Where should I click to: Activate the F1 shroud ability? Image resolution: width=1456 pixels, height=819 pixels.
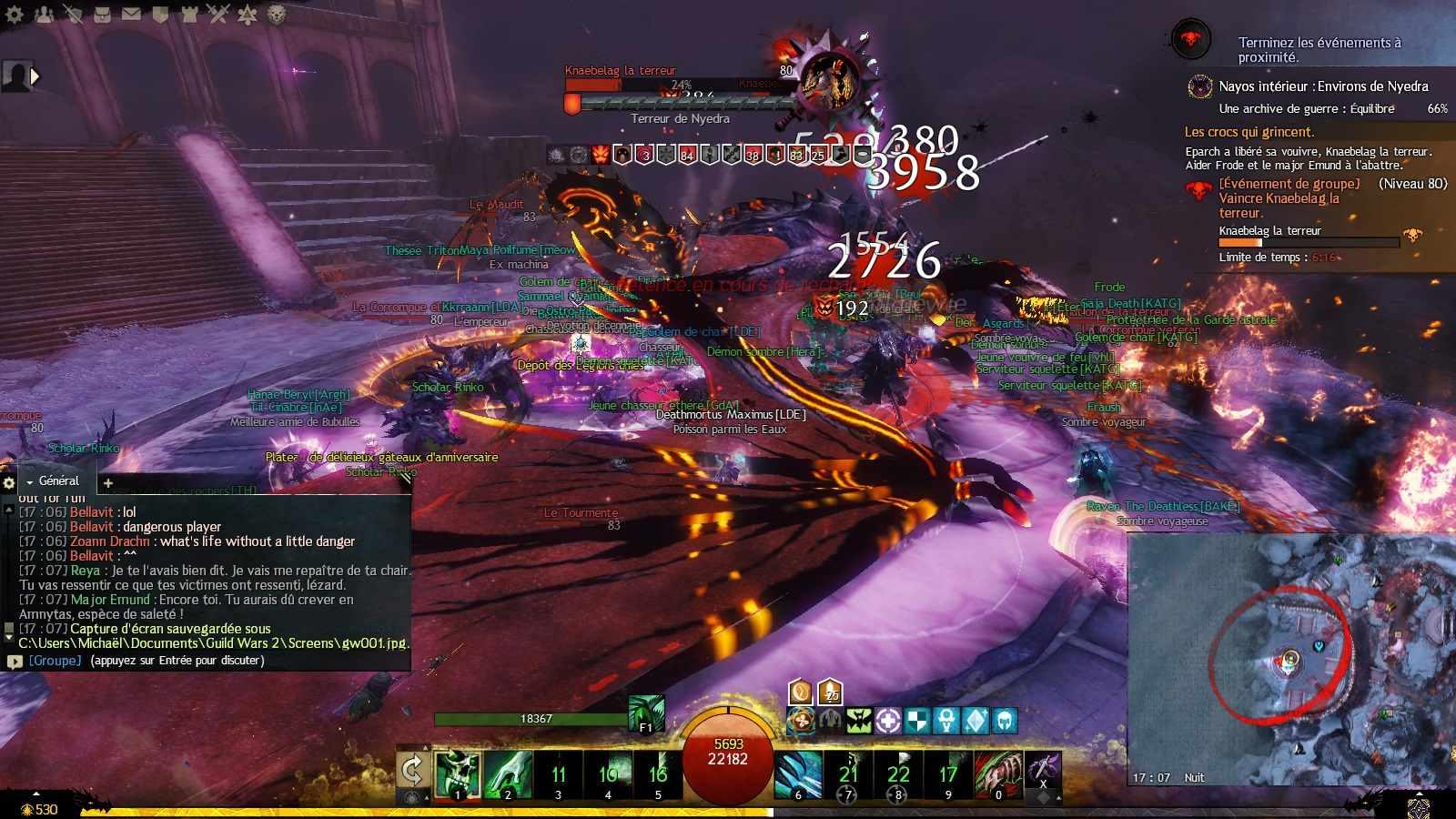click(646, 713)
